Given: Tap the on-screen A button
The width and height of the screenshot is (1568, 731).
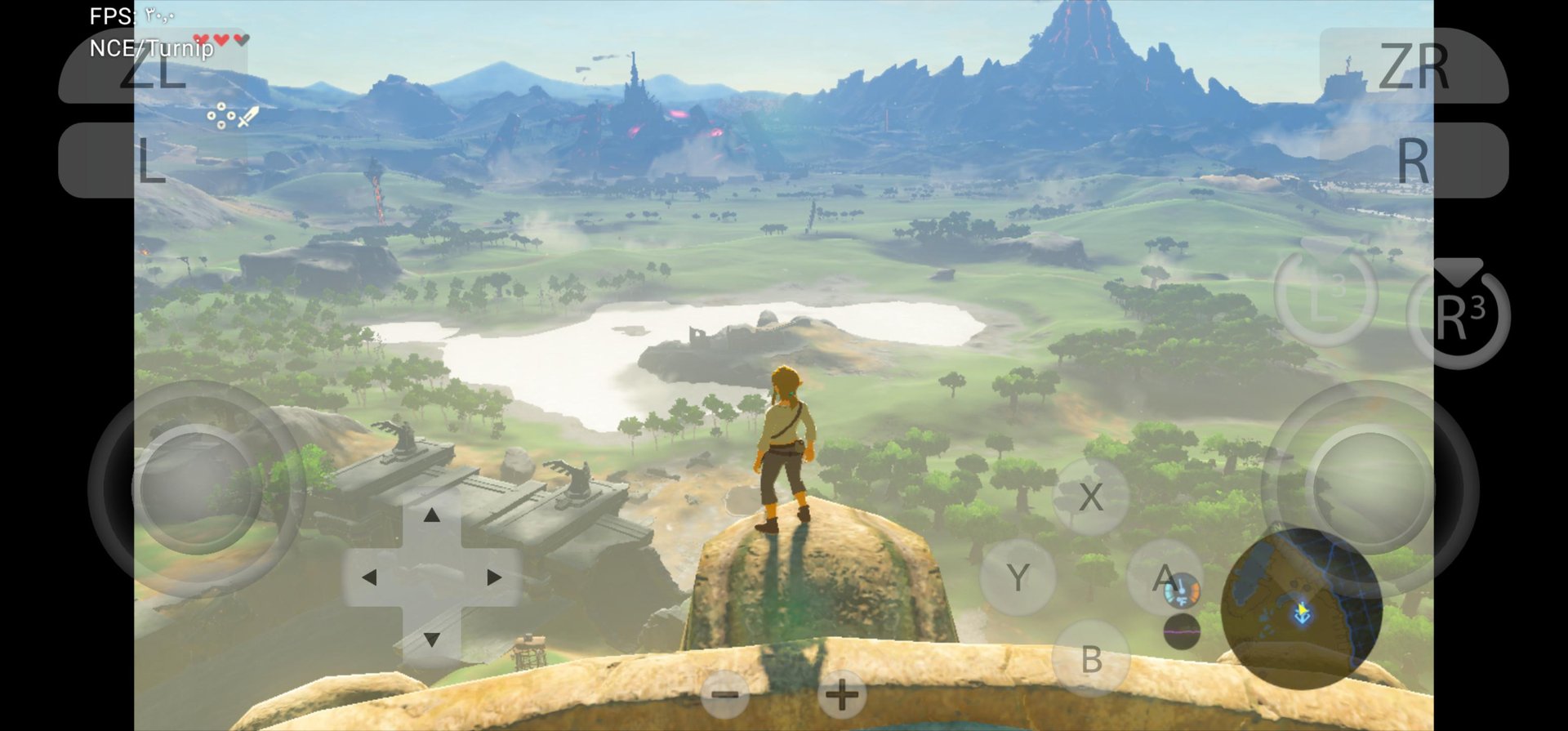Looking at the screenshot, I should click(1164, 577).
